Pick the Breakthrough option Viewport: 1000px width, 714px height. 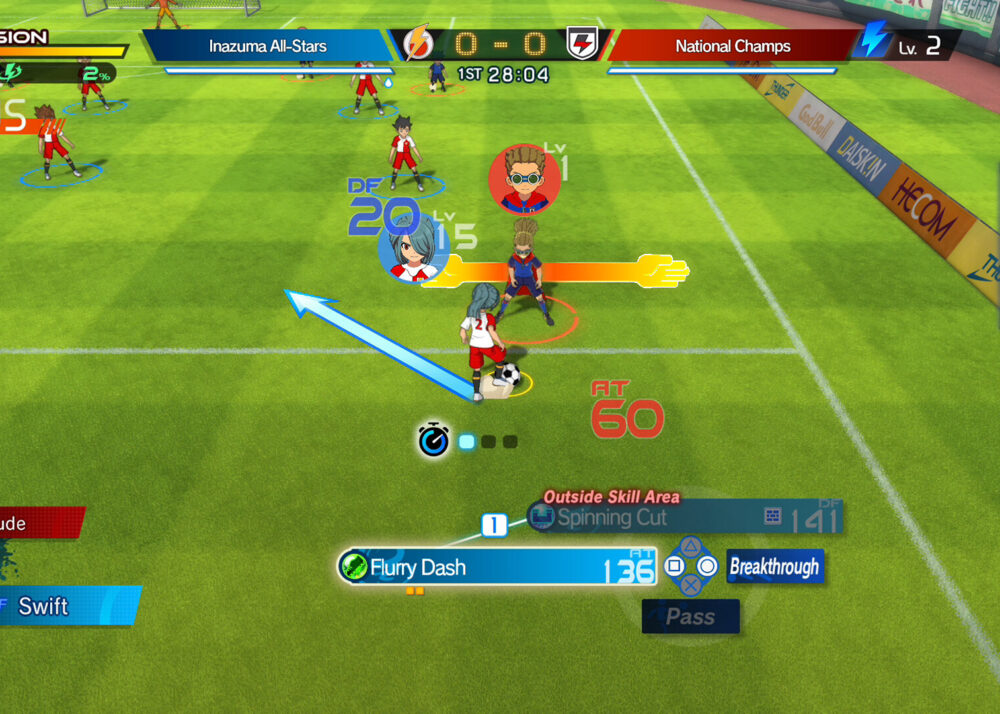pyautogui.click(x=774, y=567)
